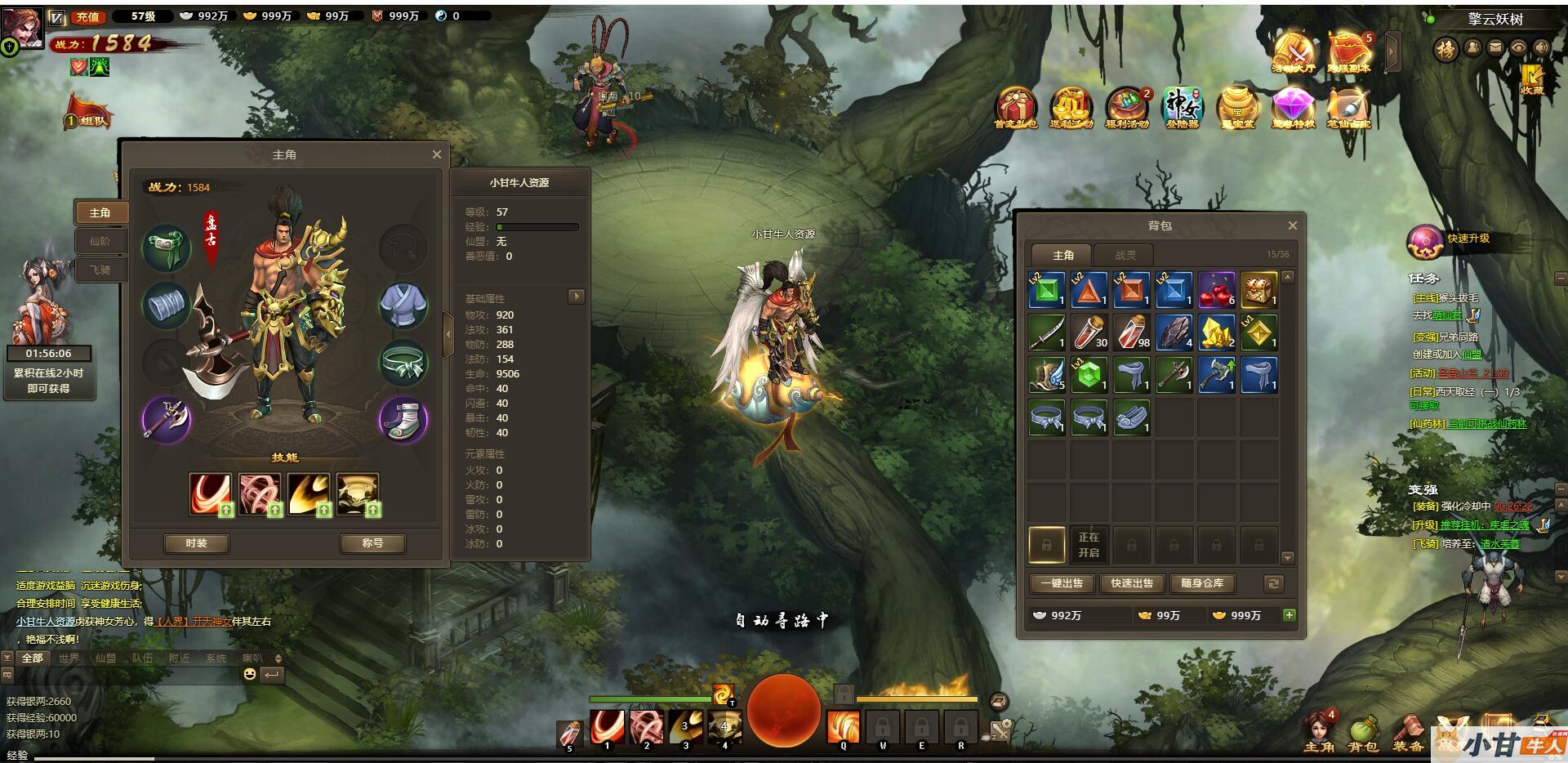This screenshot has width=1568, height=763.
Task: Open the 装备 hammer icon in bottom bar
Action: 1408,731
